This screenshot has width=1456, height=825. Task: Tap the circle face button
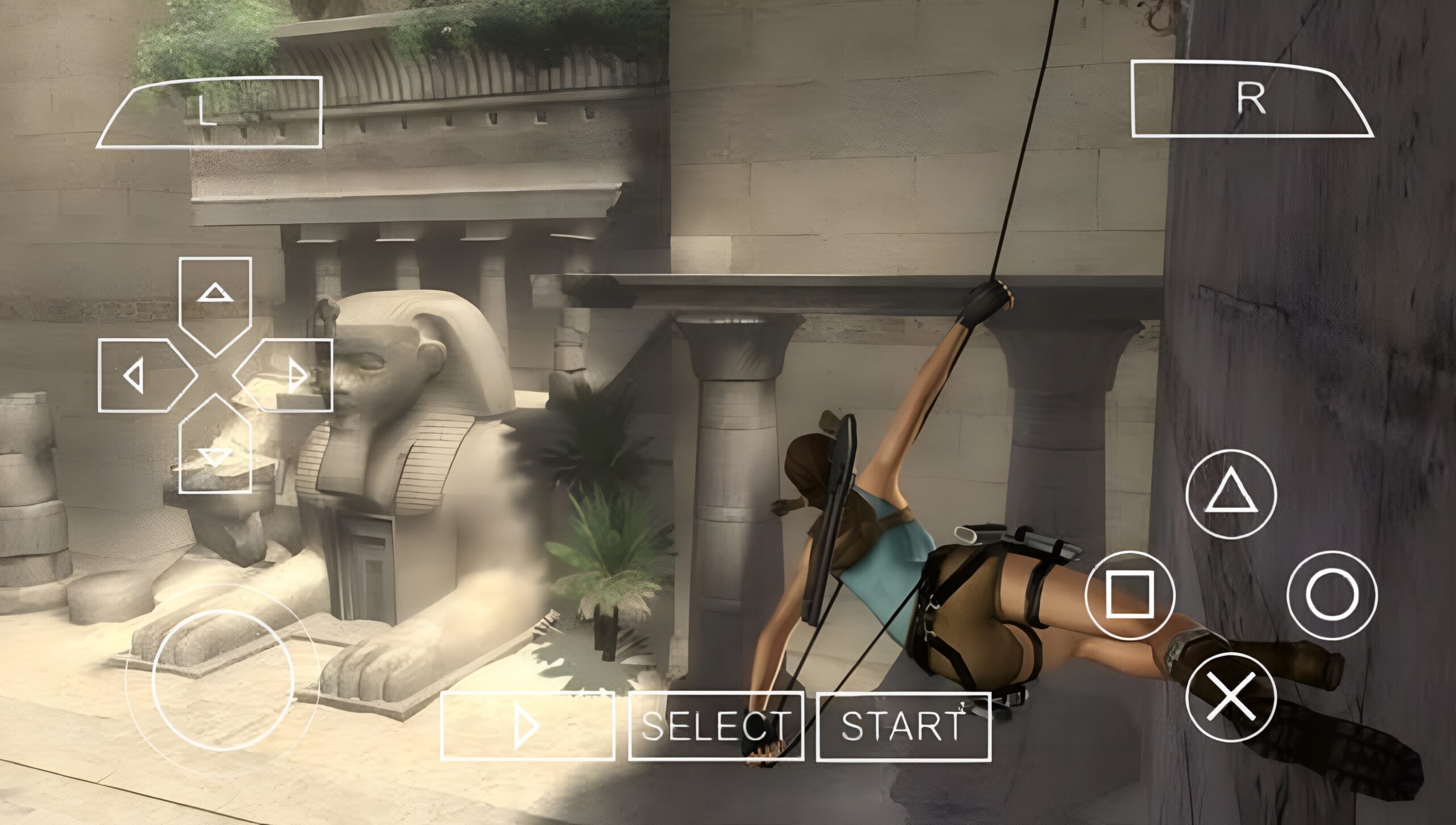1332,595
